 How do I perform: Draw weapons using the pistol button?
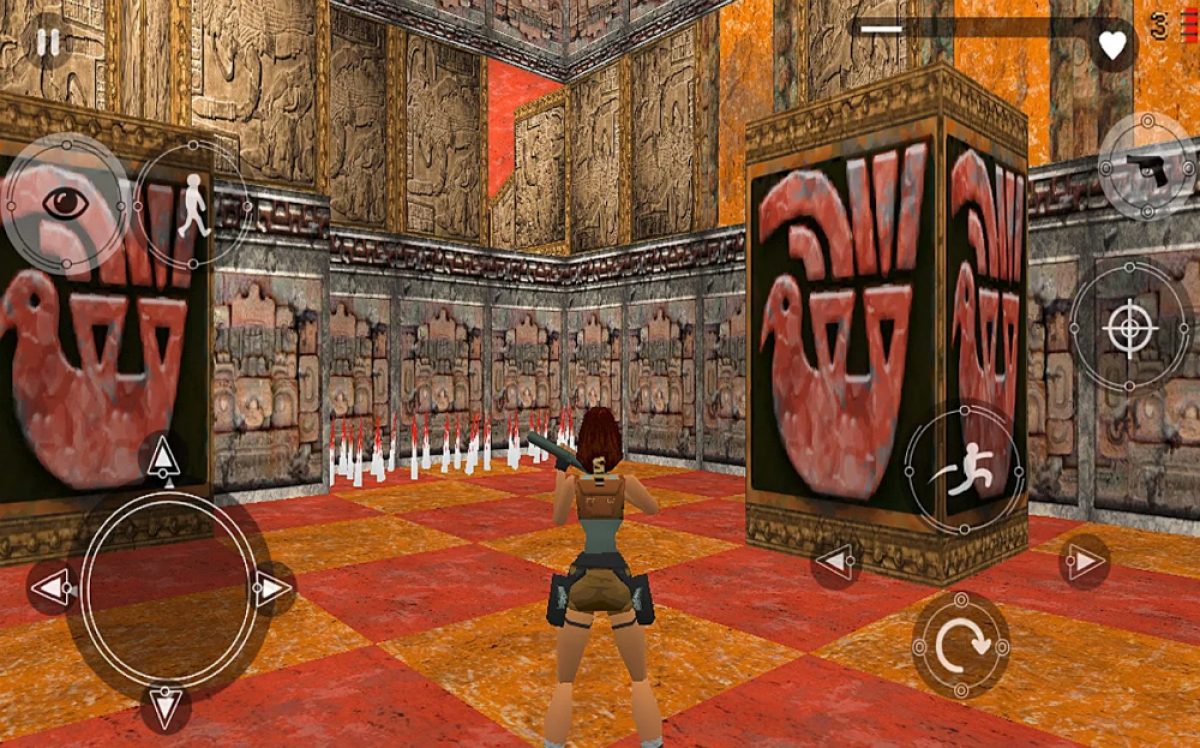pyautogui.click(x=1147, y=167)
